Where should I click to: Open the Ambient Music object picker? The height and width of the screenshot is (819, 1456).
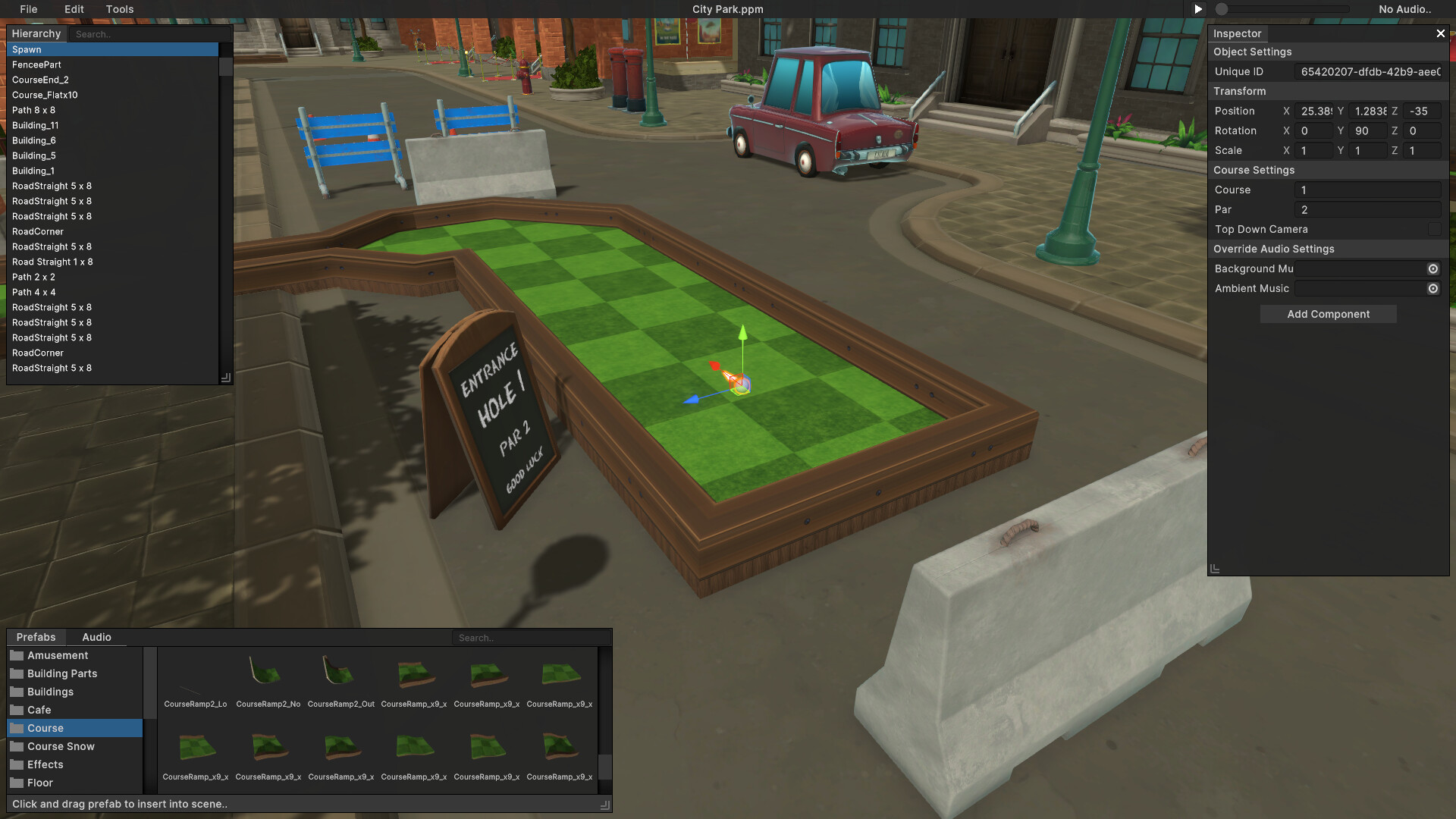[1432, 288]
